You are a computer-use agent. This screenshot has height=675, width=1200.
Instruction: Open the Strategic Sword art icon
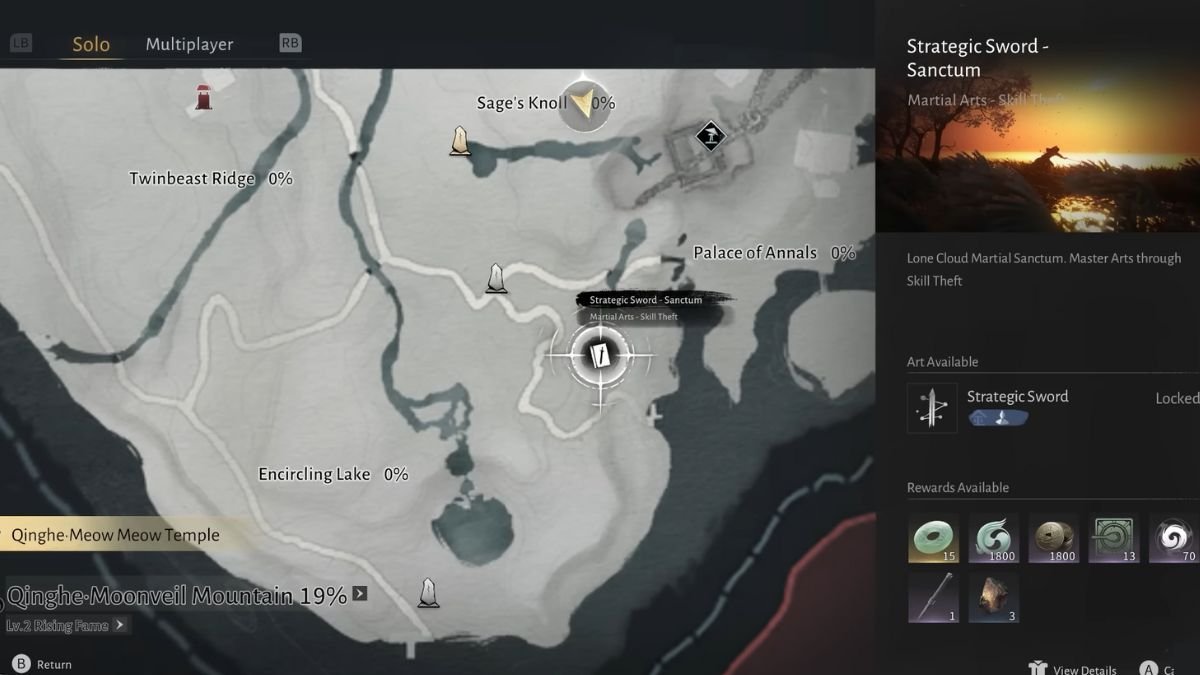tap(932, 408)
